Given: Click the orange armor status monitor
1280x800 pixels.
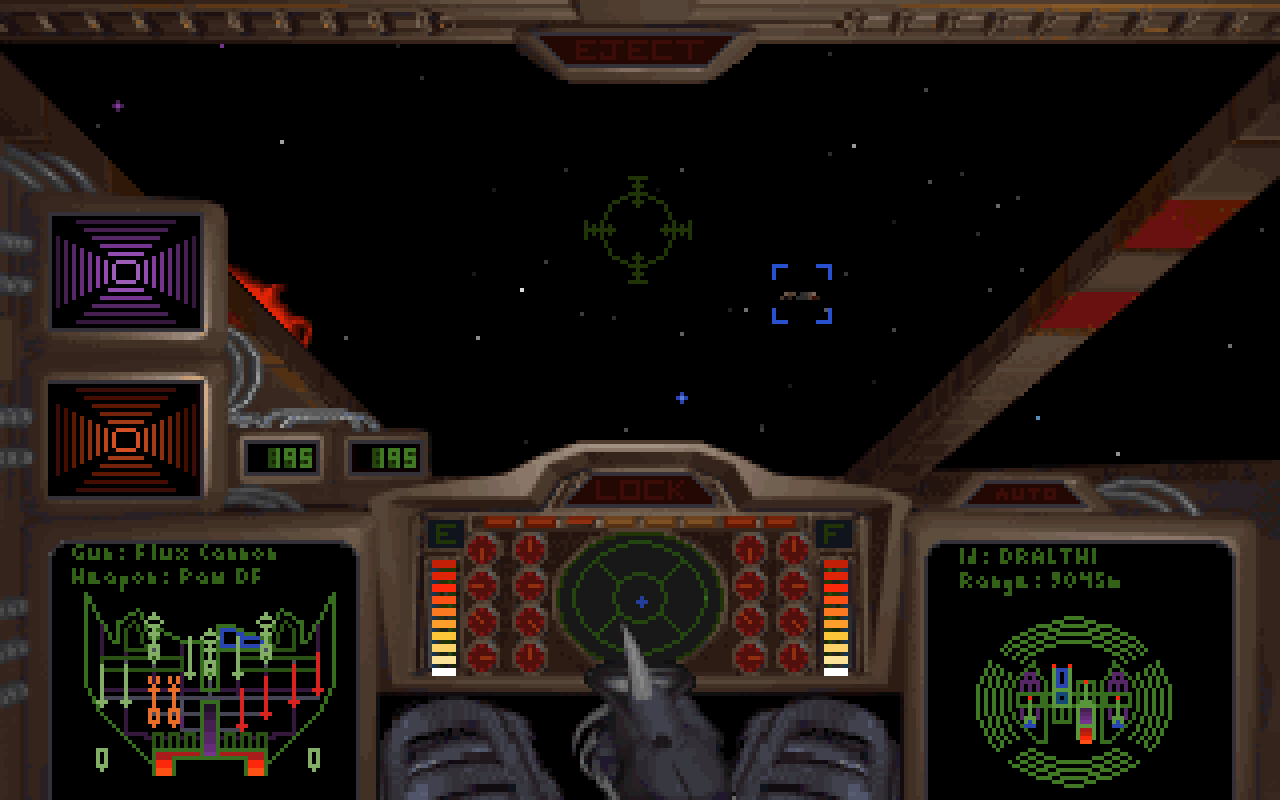Looking at the screenshot, I should [x=127, y=438].
